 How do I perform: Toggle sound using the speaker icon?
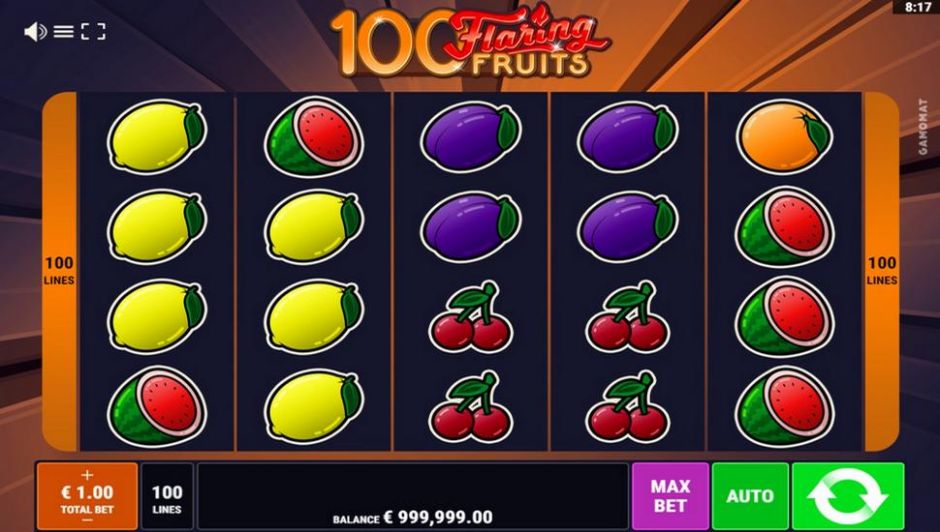point(35,32)
